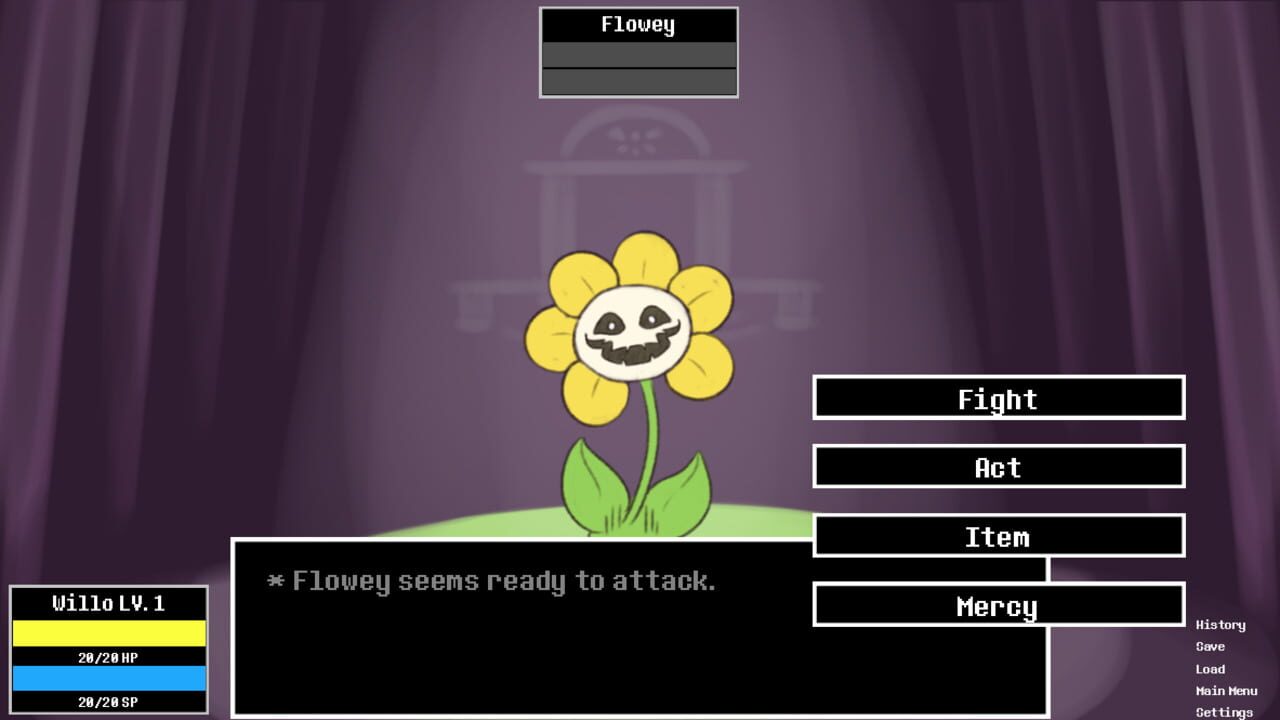Click the Flowey enemy name box

(638, 24)
